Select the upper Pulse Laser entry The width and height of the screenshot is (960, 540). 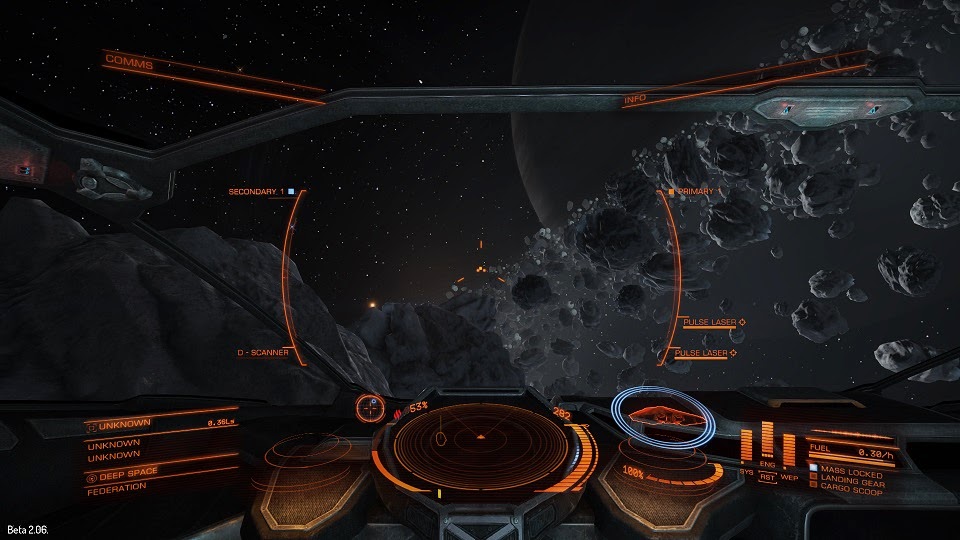coord(709,323)
